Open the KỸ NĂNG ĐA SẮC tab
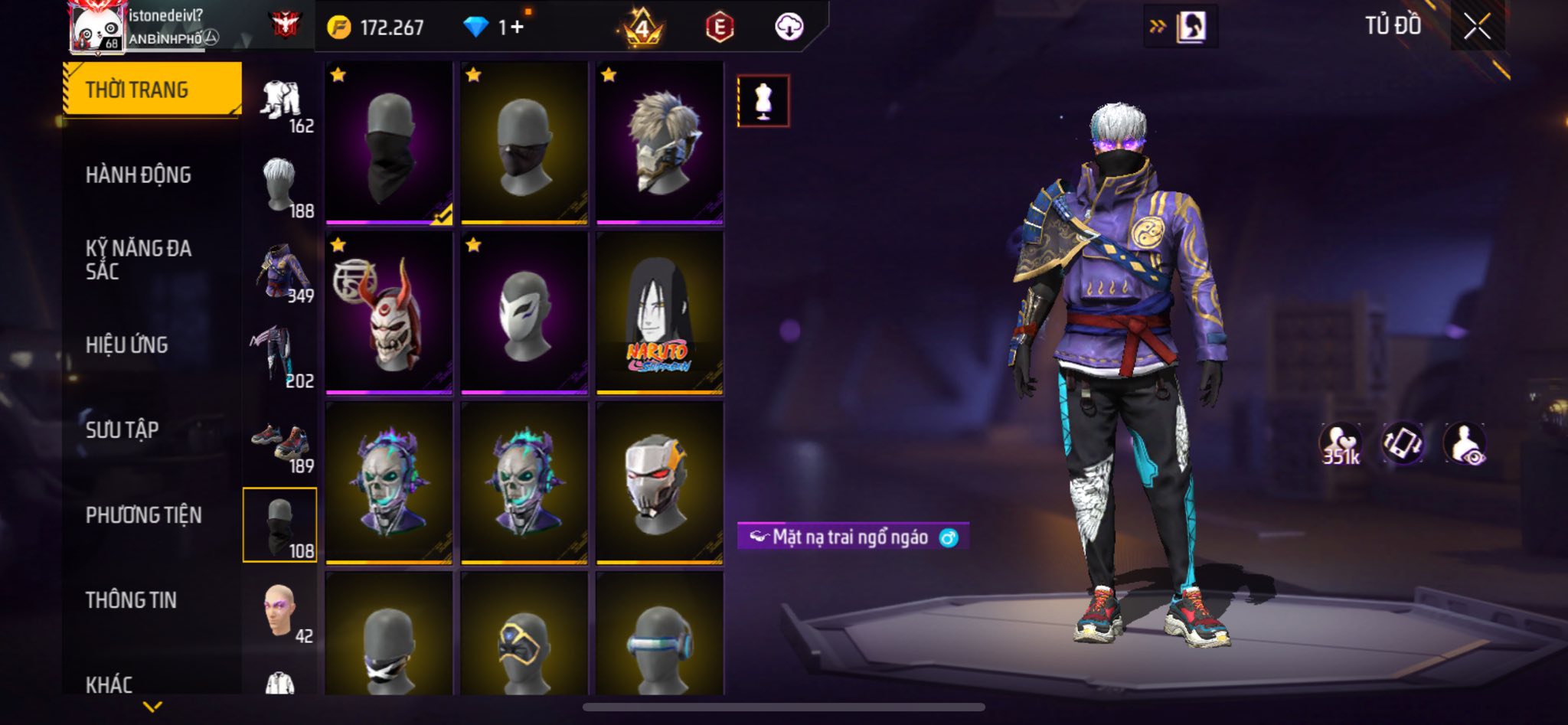This screenshot has width=1568, height=725. coord(139,260)
